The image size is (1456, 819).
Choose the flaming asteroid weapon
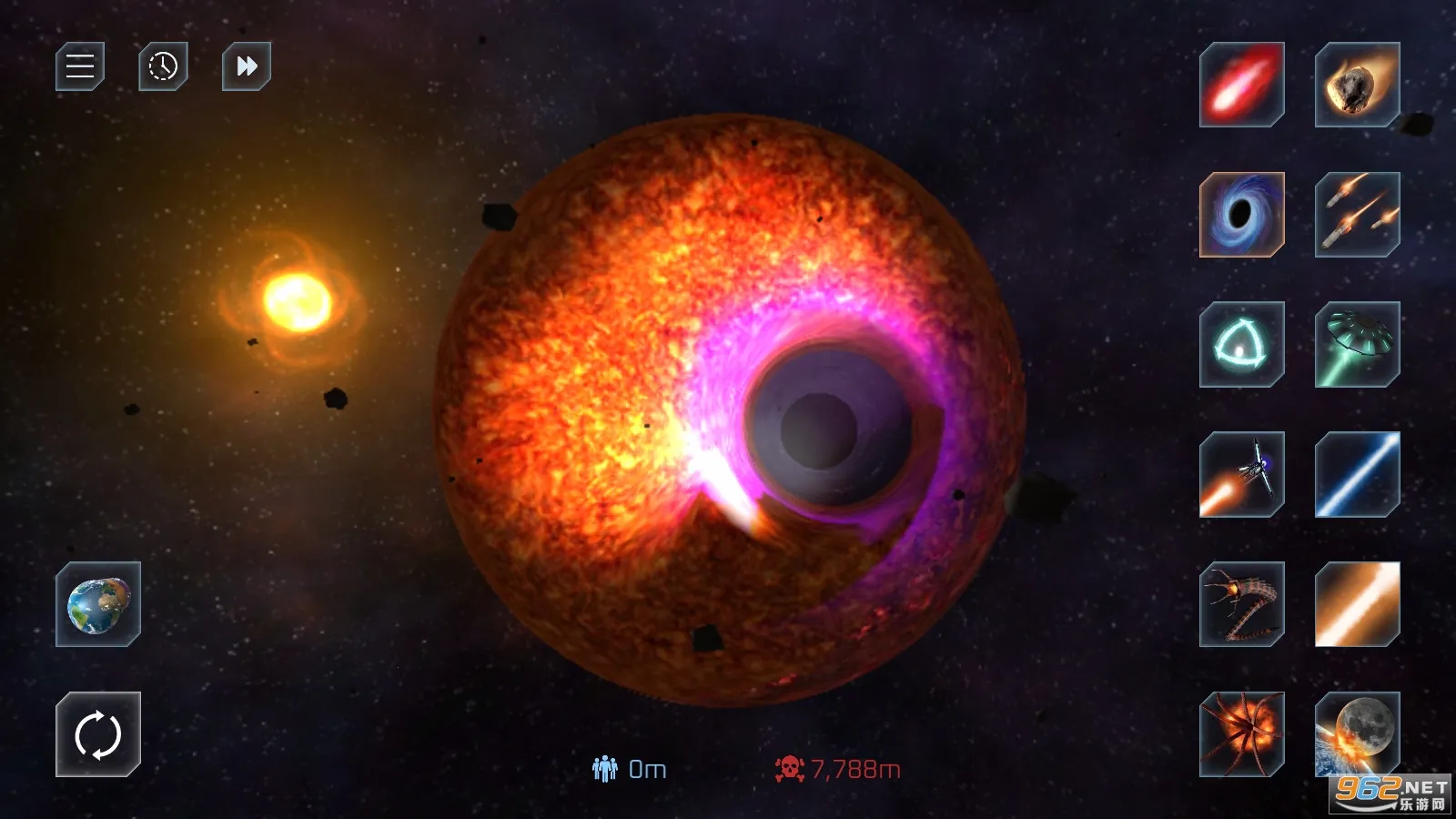click(x=1357, y=85)
